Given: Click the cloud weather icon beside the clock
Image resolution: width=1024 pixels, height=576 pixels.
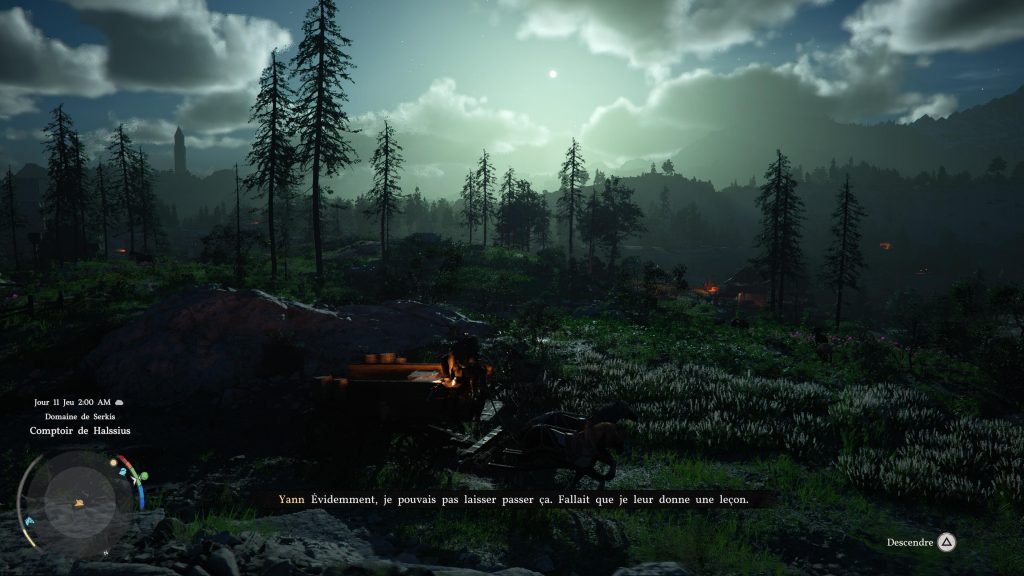Looking at the screenshot, I should [119, 402].
